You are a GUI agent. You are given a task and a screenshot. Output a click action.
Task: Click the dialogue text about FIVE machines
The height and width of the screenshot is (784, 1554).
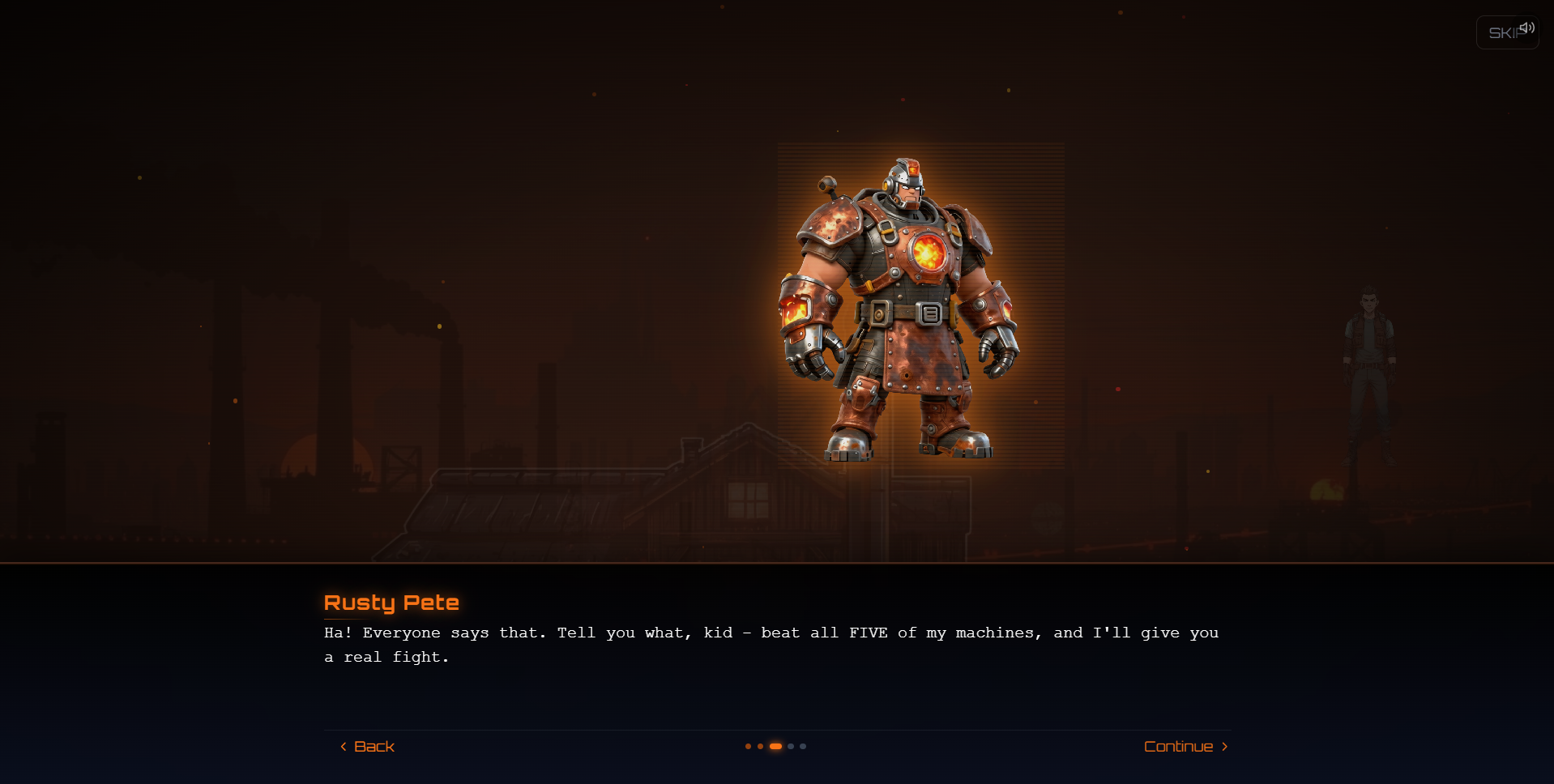[x=770, y=645]
